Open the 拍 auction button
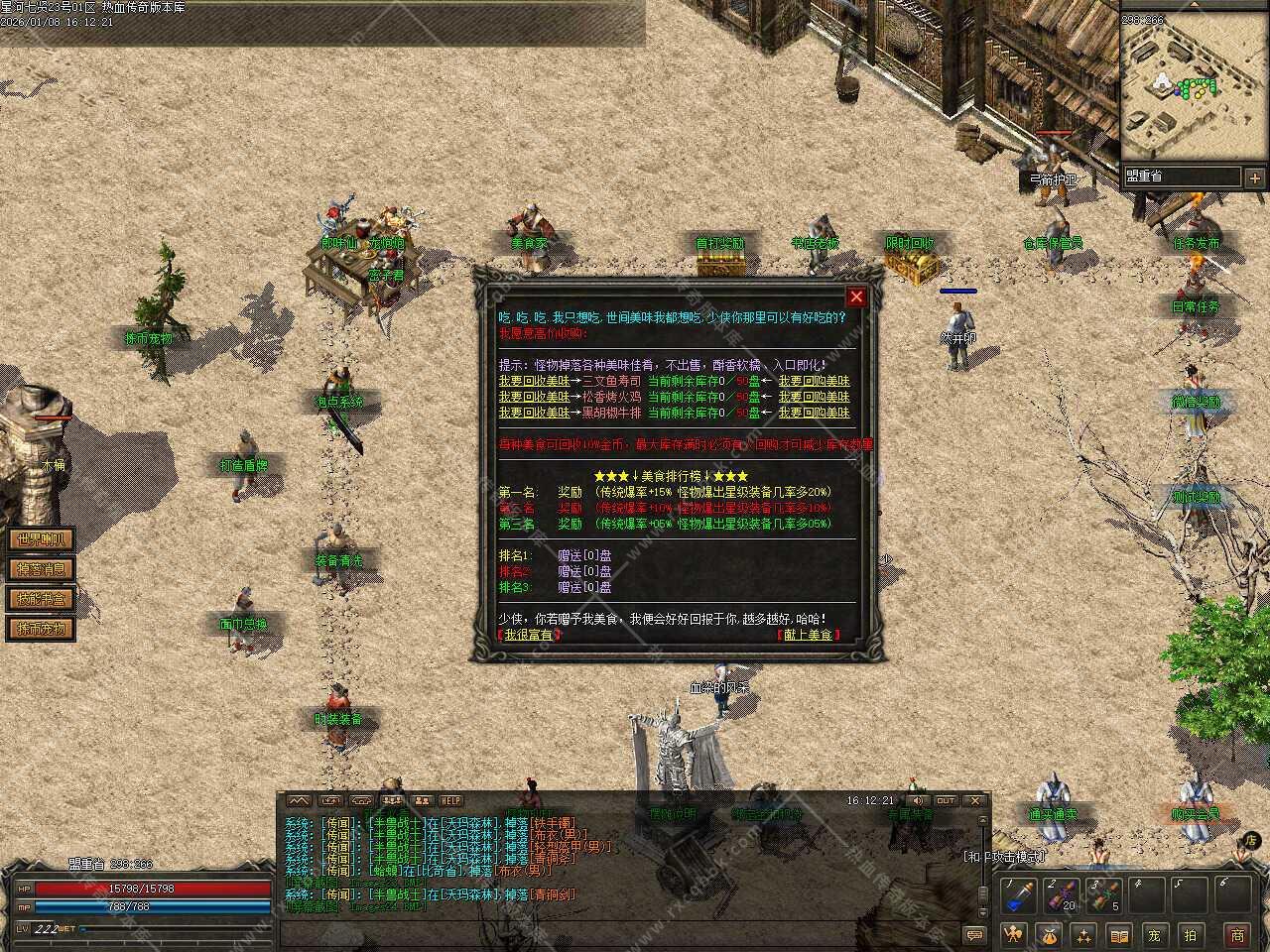Image resolution: width=1270 pixels, height=952 pixels. pos(1191,934)
